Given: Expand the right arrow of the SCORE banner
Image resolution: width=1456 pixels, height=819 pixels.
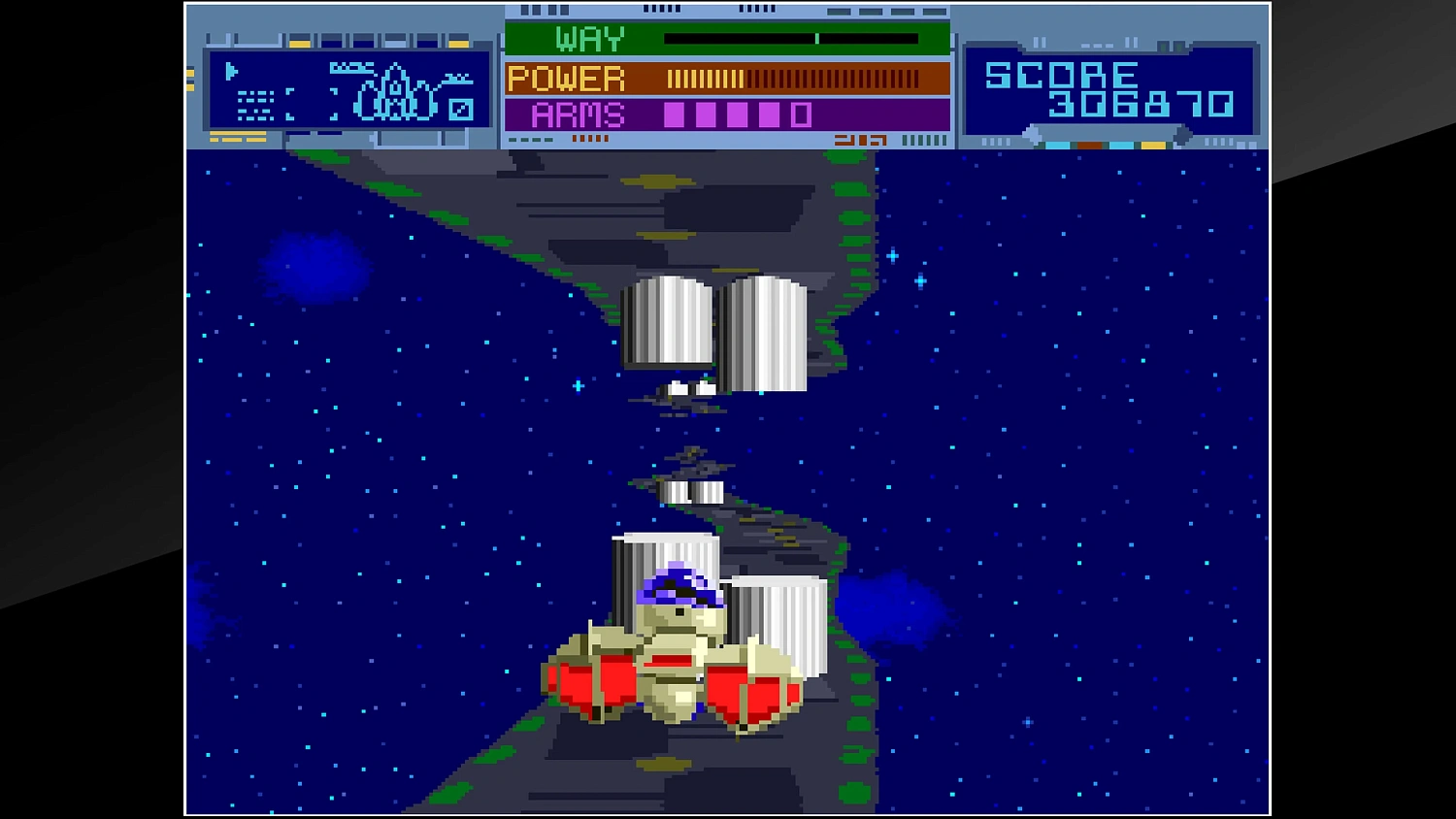Looking at the screenshot, I should click(1182, 134).
